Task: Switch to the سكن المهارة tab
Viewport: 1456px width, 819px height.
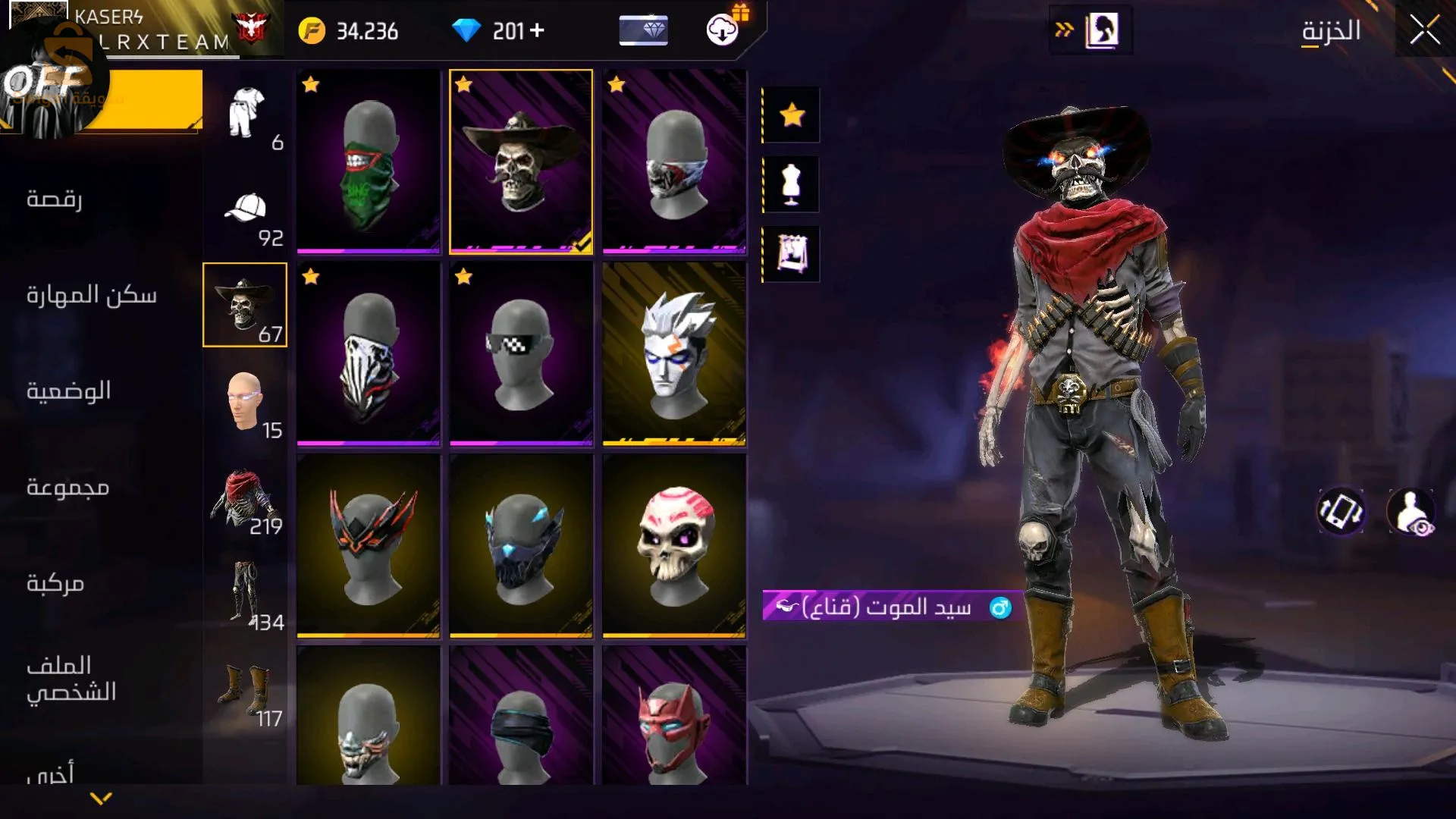Action: (x=91, y=294)
